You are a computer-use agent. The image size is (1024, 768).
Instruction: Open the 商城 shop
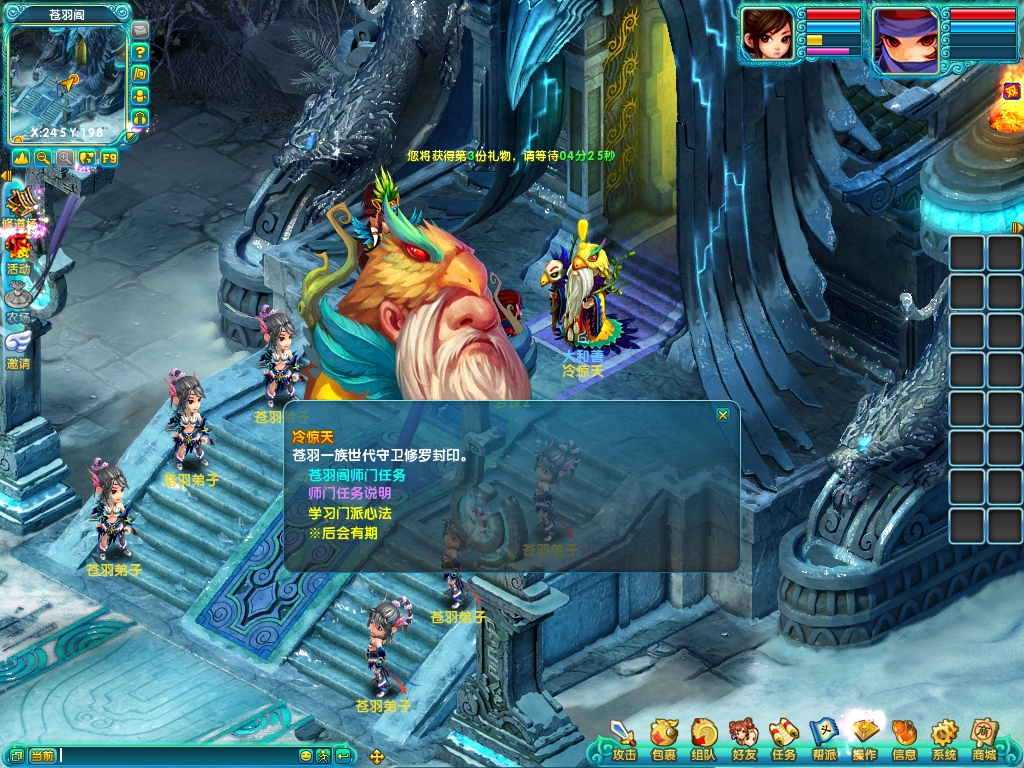984,741
